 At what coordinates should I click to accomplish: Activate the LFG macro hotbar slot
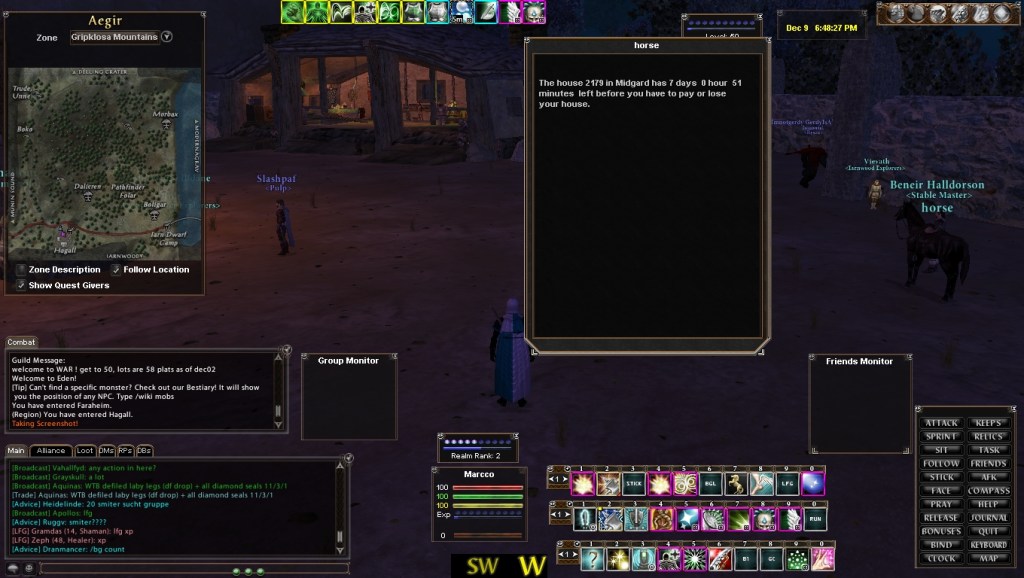pyautogui.click(x=789, y=485)
